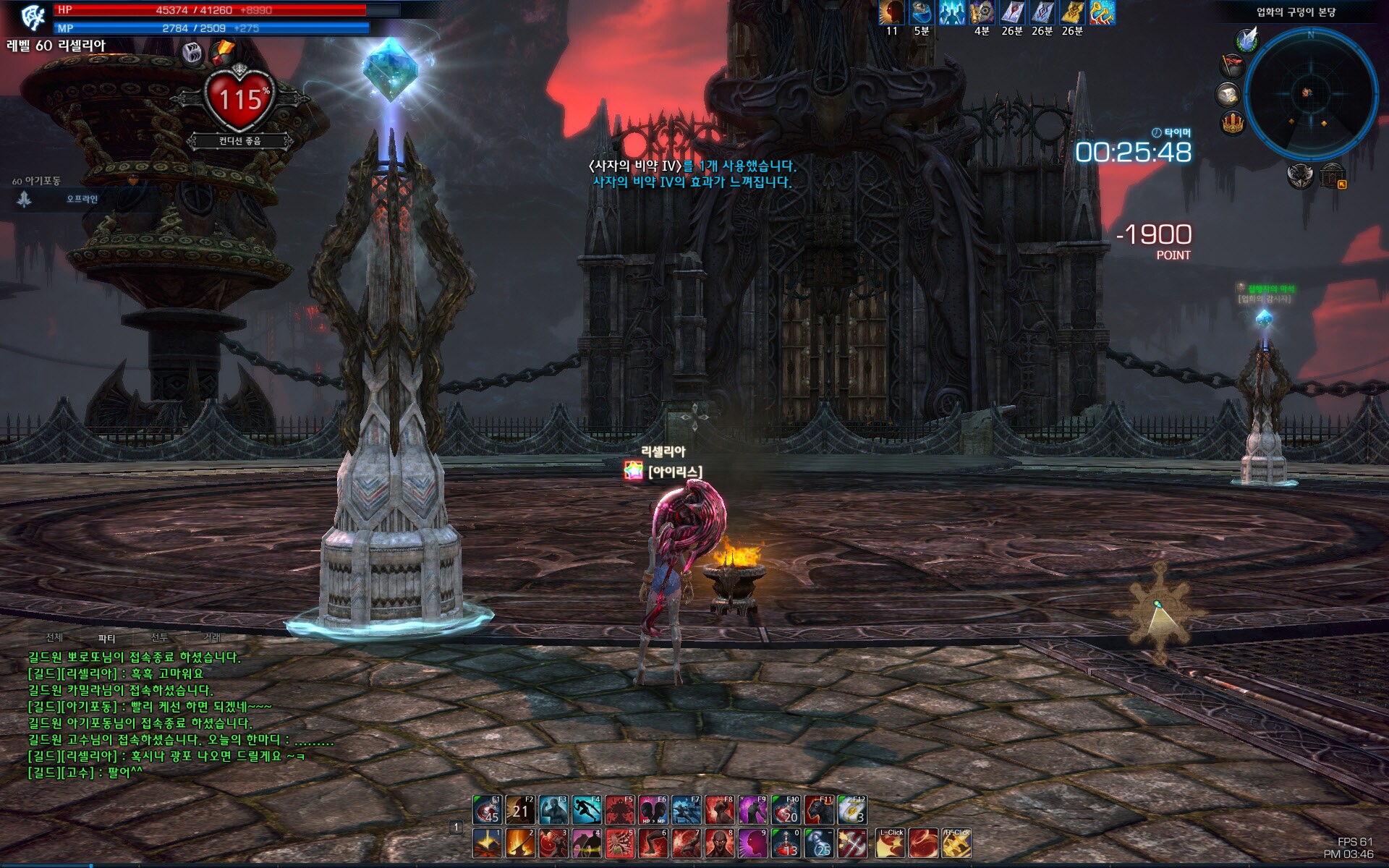Select the purple head silhouette skill in slot 9
1389x868 pixels.
(753, 843)
